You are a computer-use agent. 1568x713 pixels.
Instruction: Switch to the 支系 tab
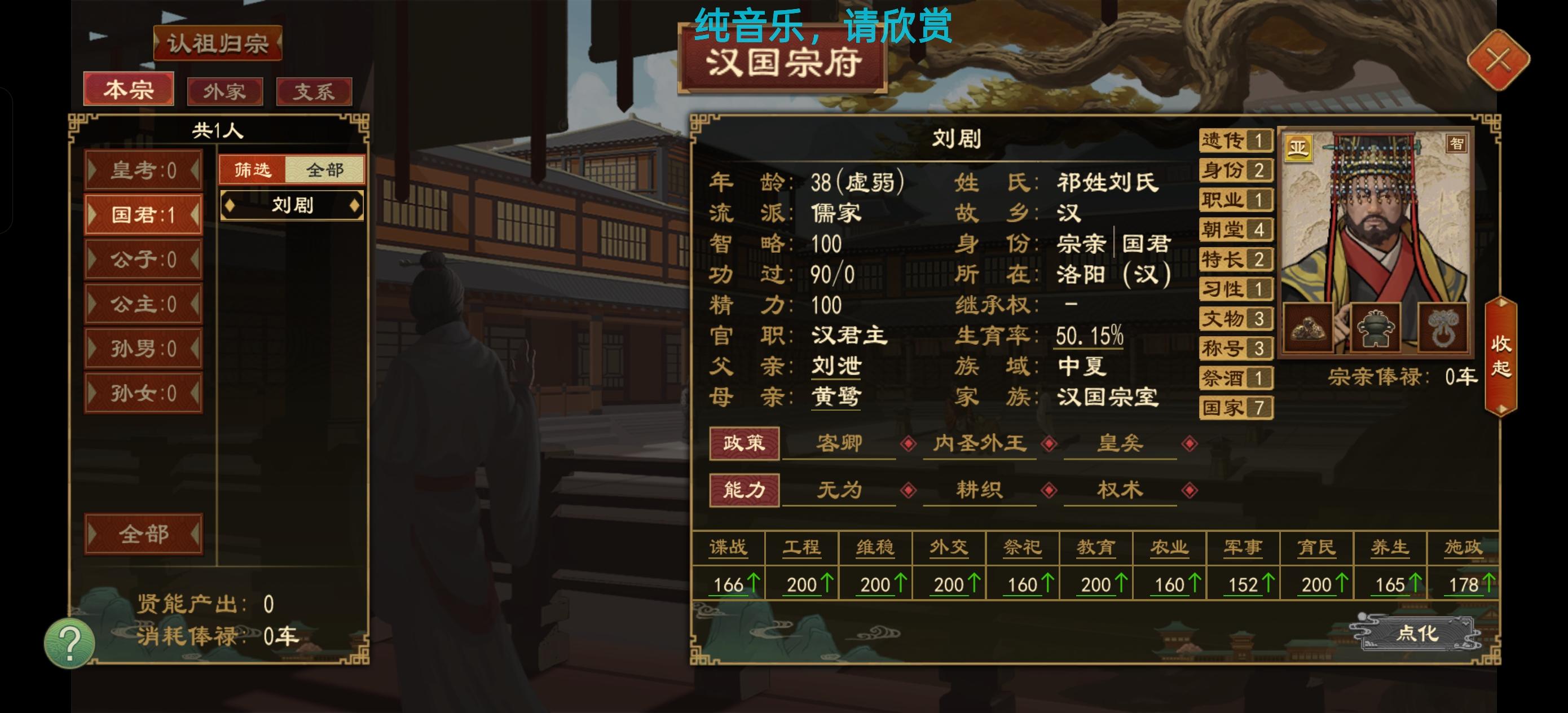[x=314, y=91]
